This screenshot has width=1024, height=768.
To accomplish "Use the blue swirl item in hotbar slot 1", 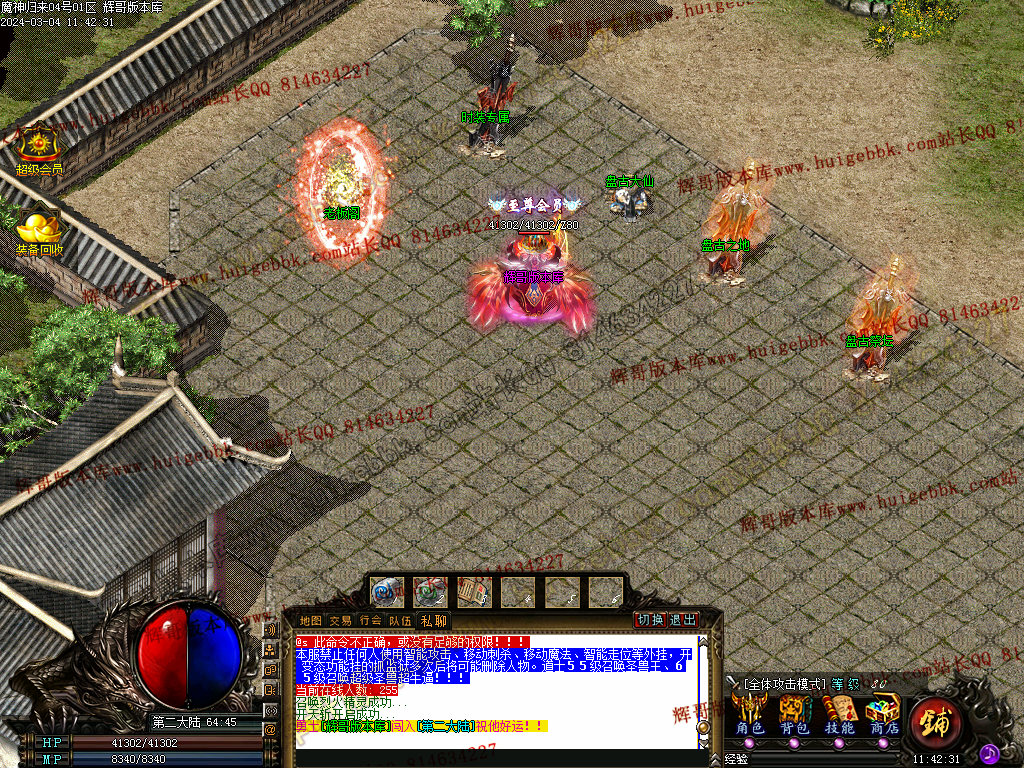I will pyautogui.click(x=387, y=592).
